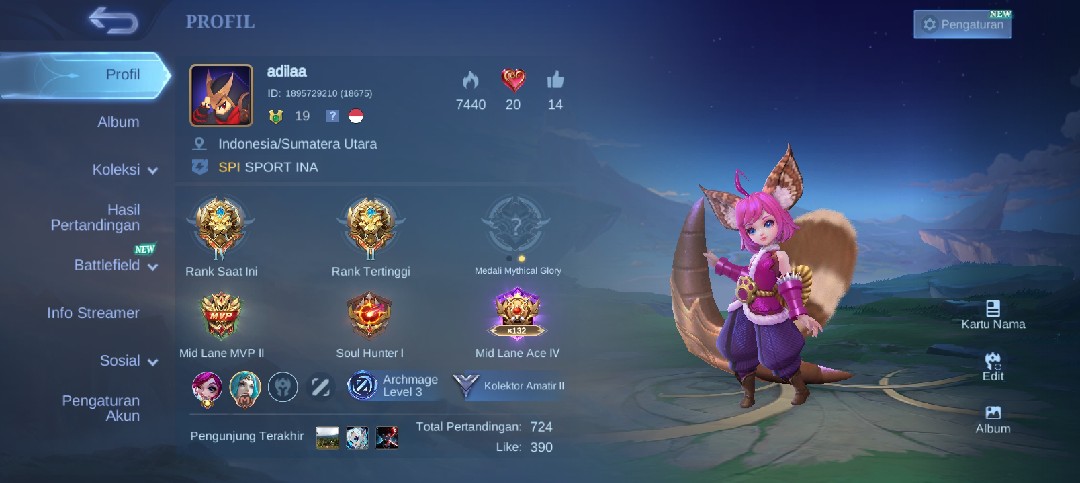Switch to the Profil tab
Image resolution: width=1080 pixels, height=483 pixels.
click(x=123, y=74)
